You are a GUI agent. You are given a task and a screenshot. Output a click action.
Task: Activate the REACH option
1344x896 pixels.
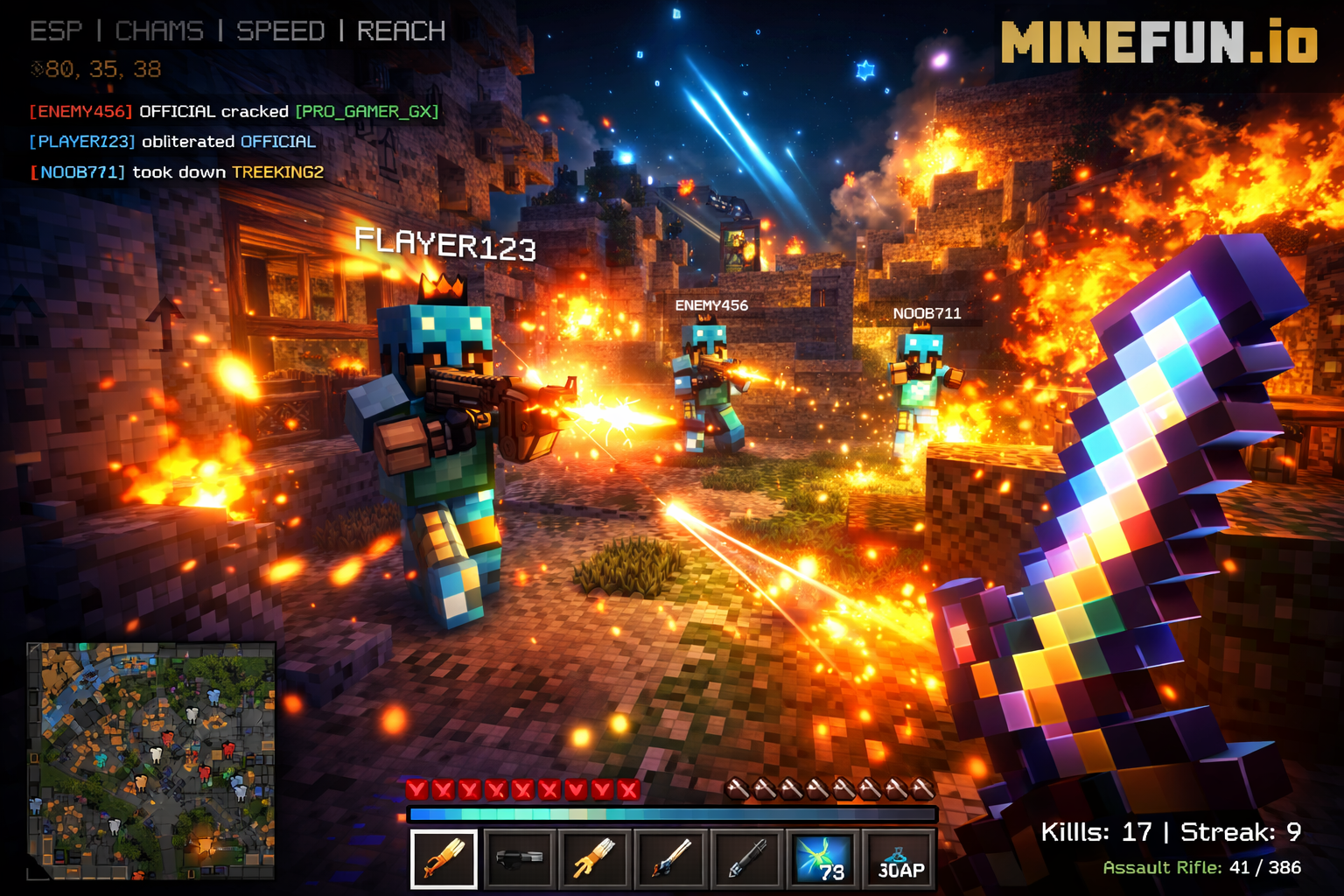point(401,31)
